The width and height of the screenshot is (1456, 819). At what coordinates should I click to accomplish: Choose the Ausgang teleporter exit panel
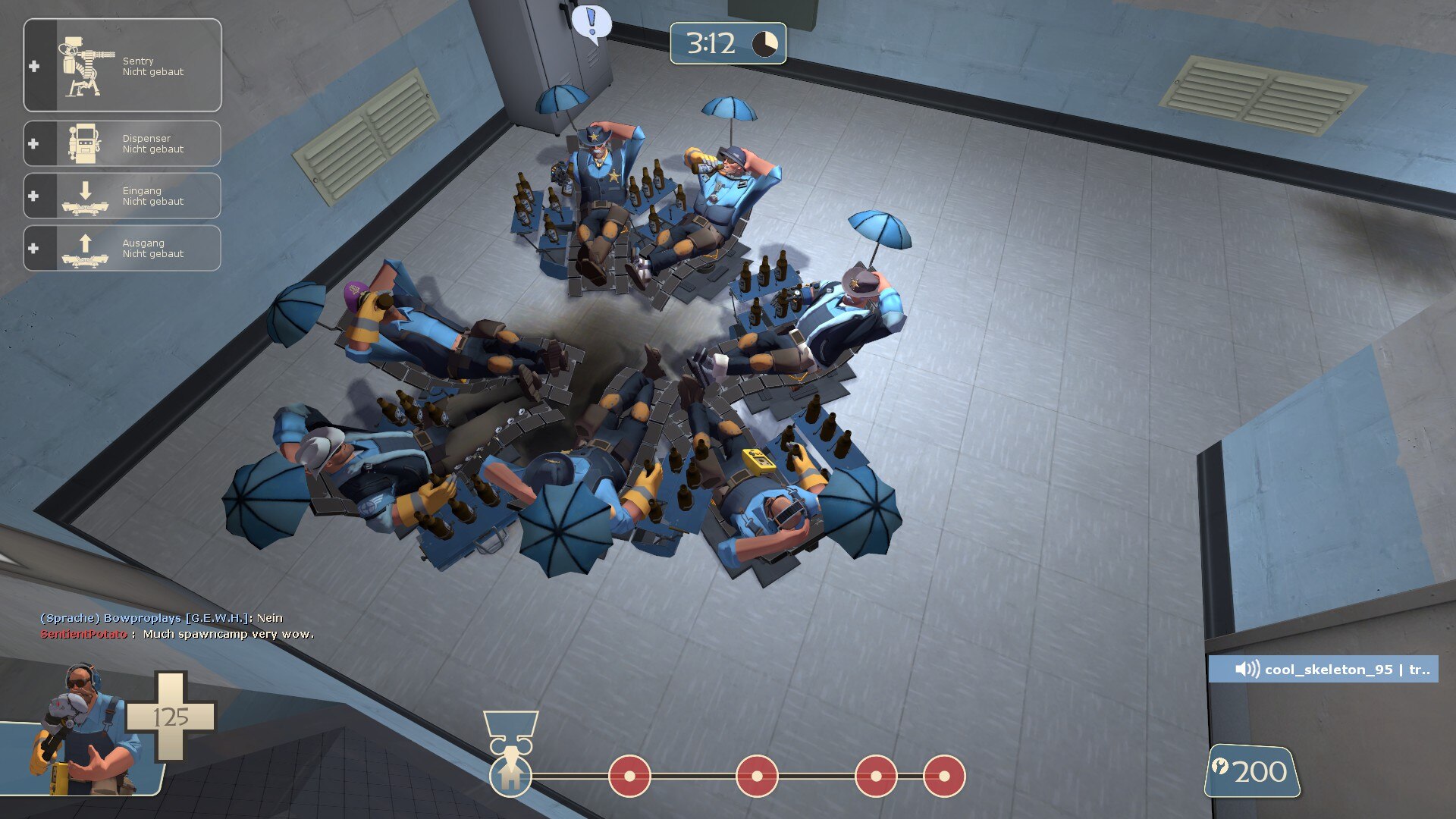tap(122, 248)
